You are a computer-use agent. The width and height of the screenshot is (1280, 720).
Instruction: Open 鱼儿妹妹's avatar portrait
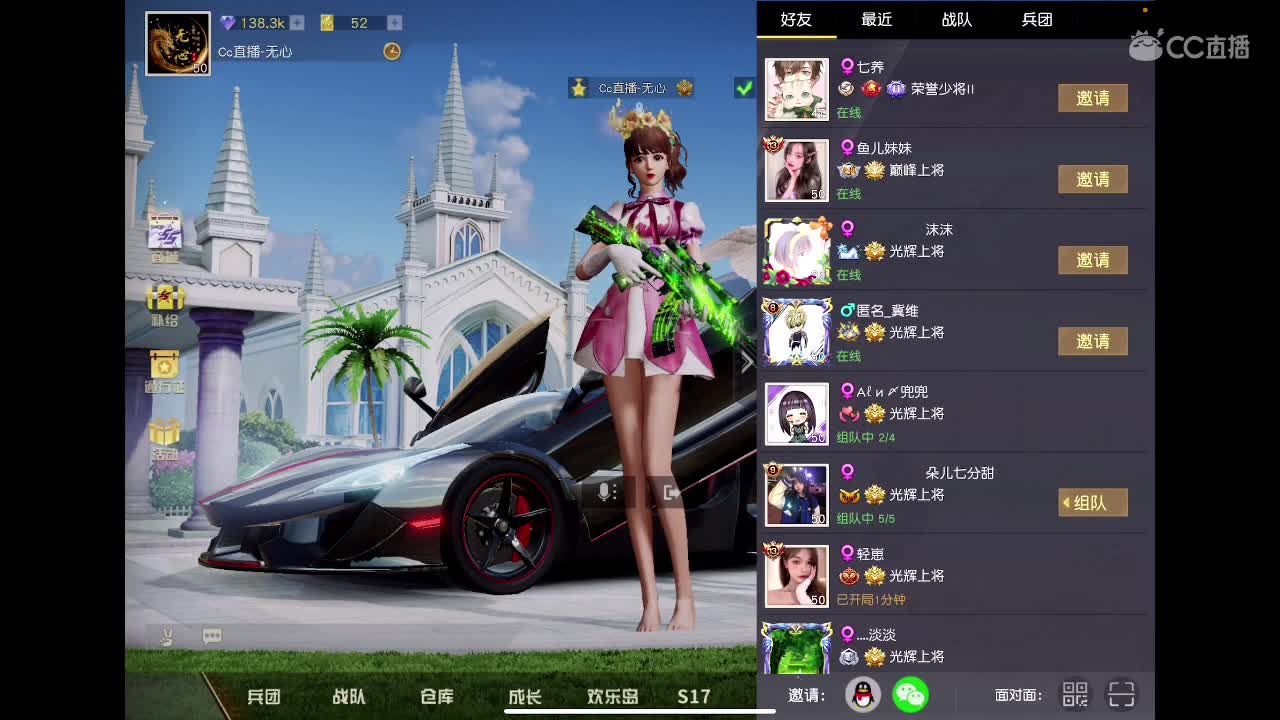(x=796, y=168)
